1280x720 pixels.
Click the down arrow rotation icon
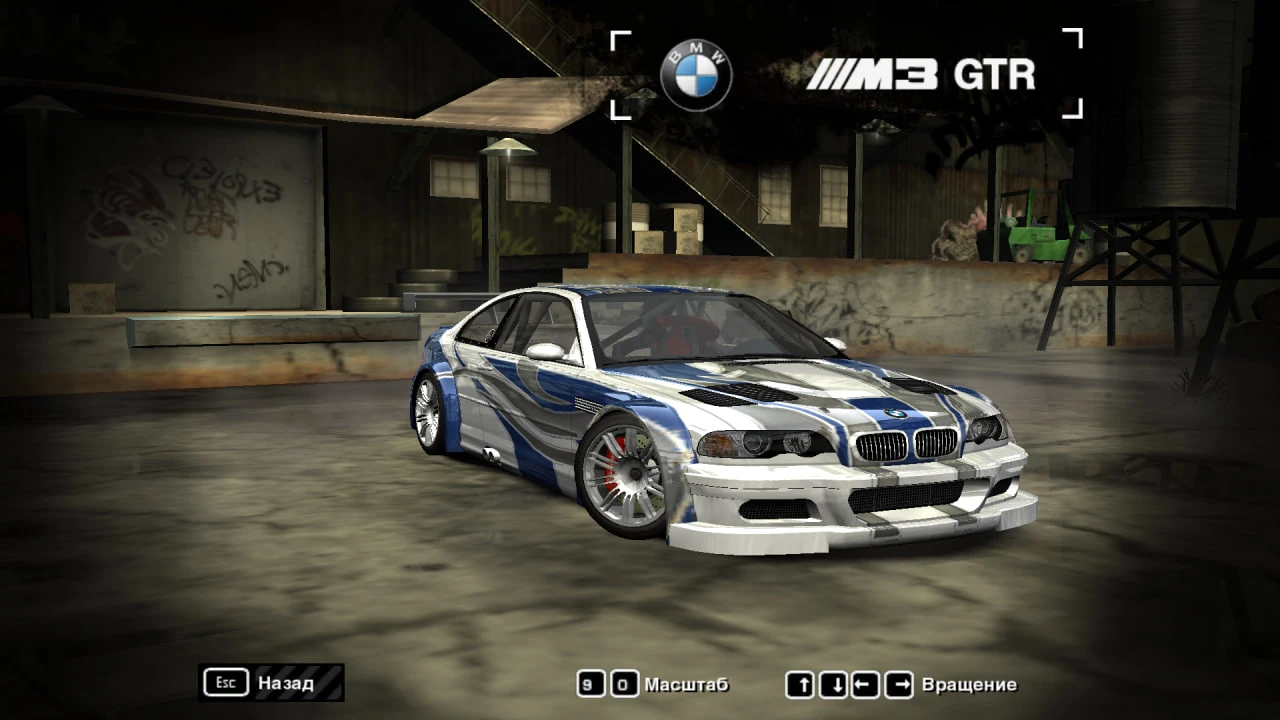[835, 685]
